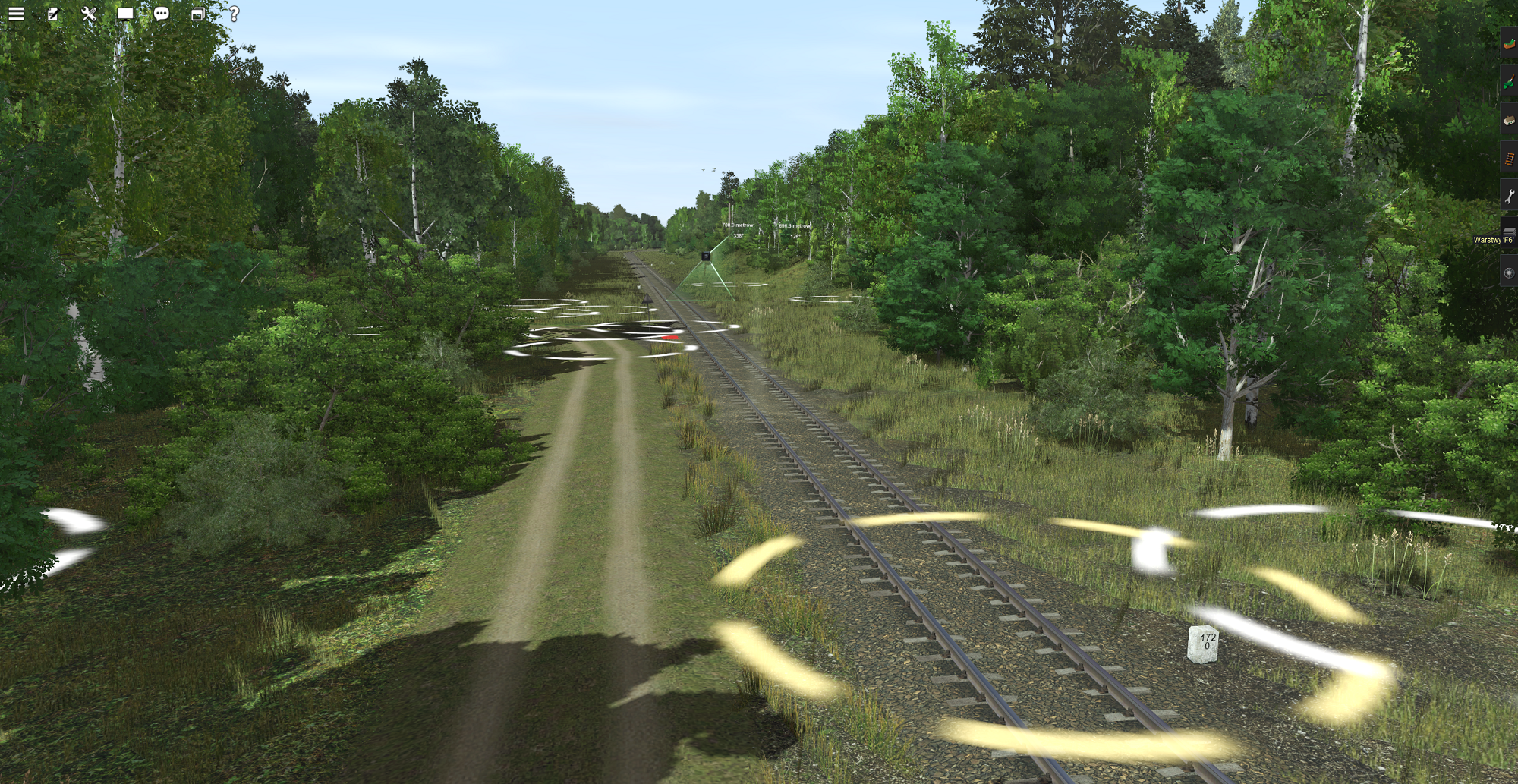Open the bottom round wheel tab
Viewport: 1518px width, 784px height.
1509,272
